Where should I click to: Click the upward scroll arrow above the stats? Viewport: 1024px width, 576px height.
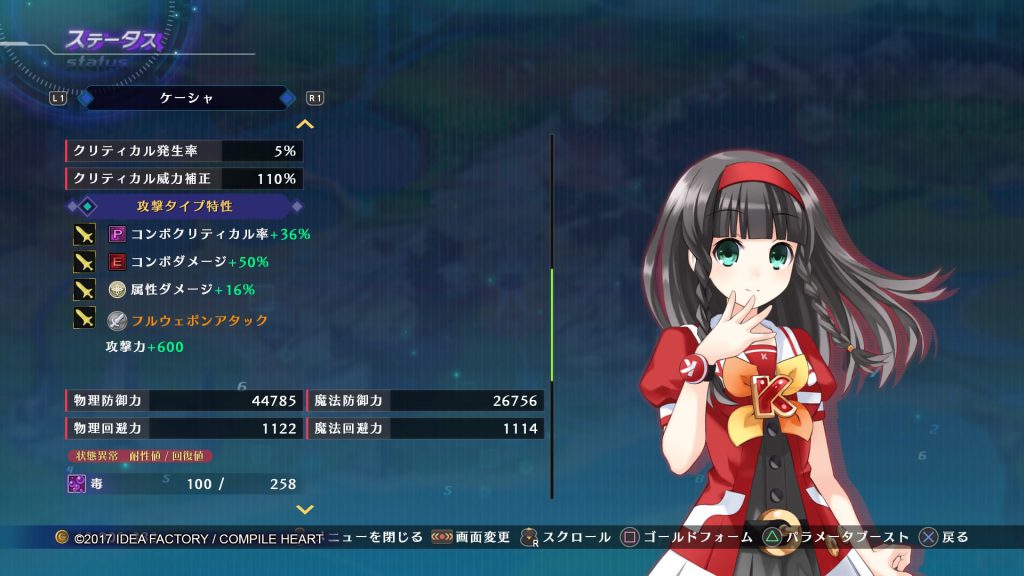[305, 124]
